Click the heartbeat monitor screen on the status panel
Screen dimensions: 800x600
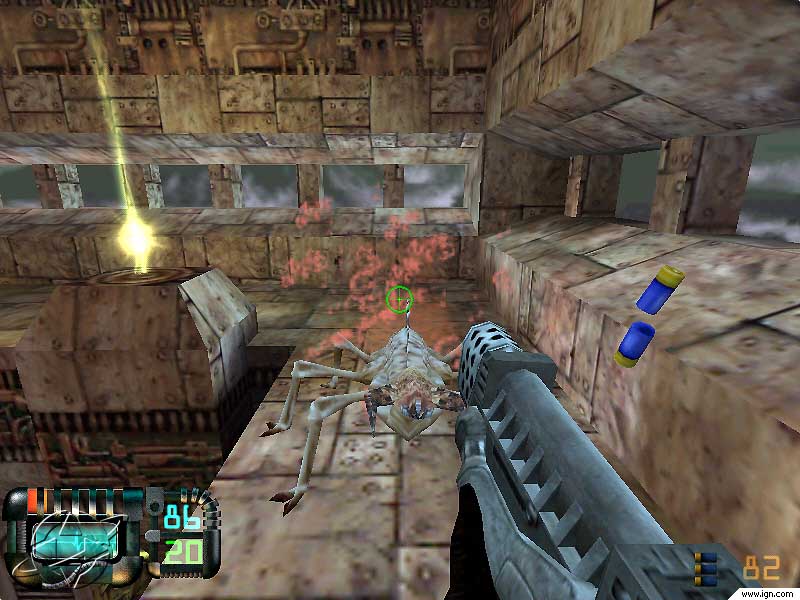[77, 541]
